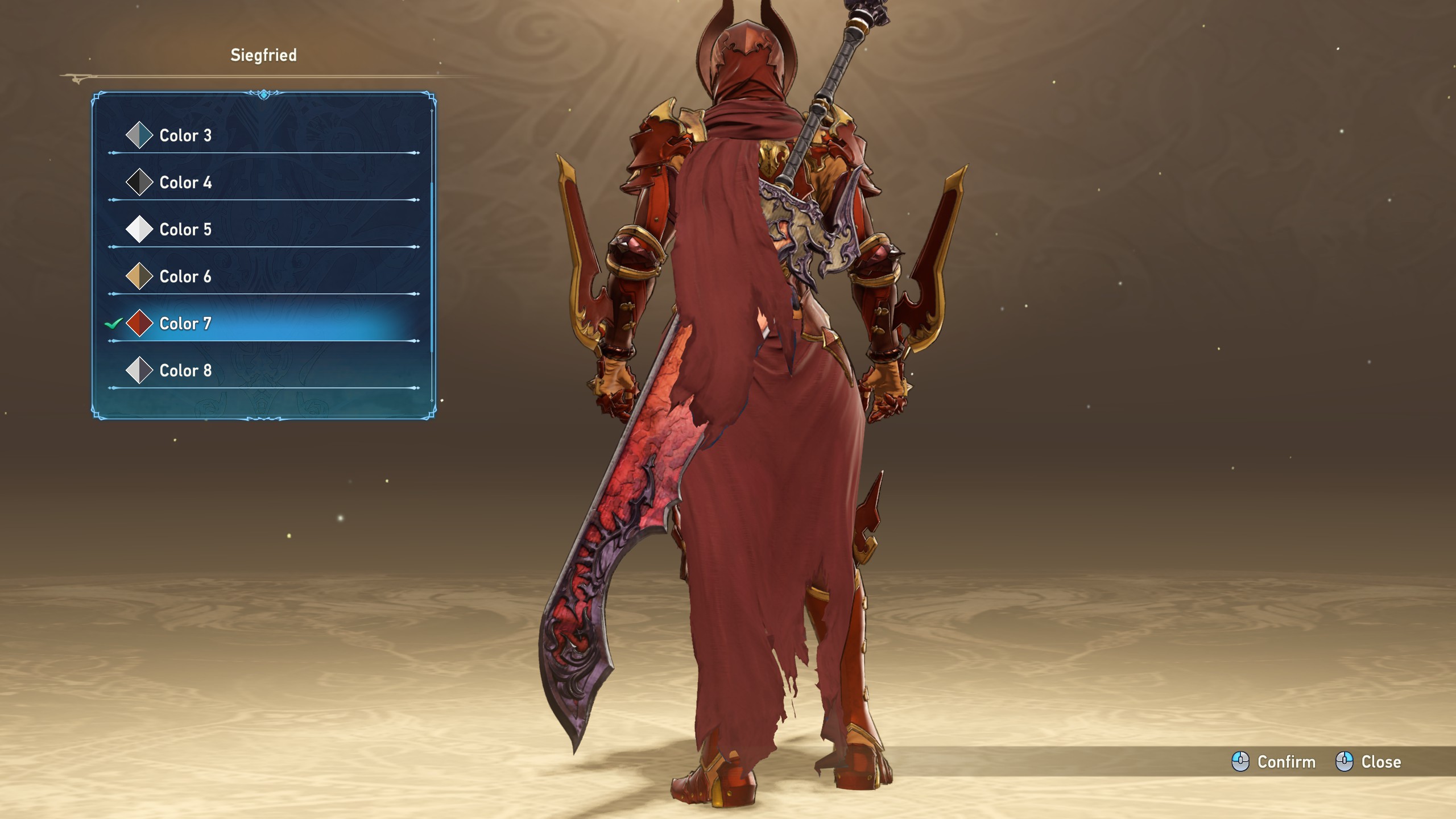Click the highlighted Color 7 row
The height and width of the screenshot is (819, 1456).
(x=185, y=324)
